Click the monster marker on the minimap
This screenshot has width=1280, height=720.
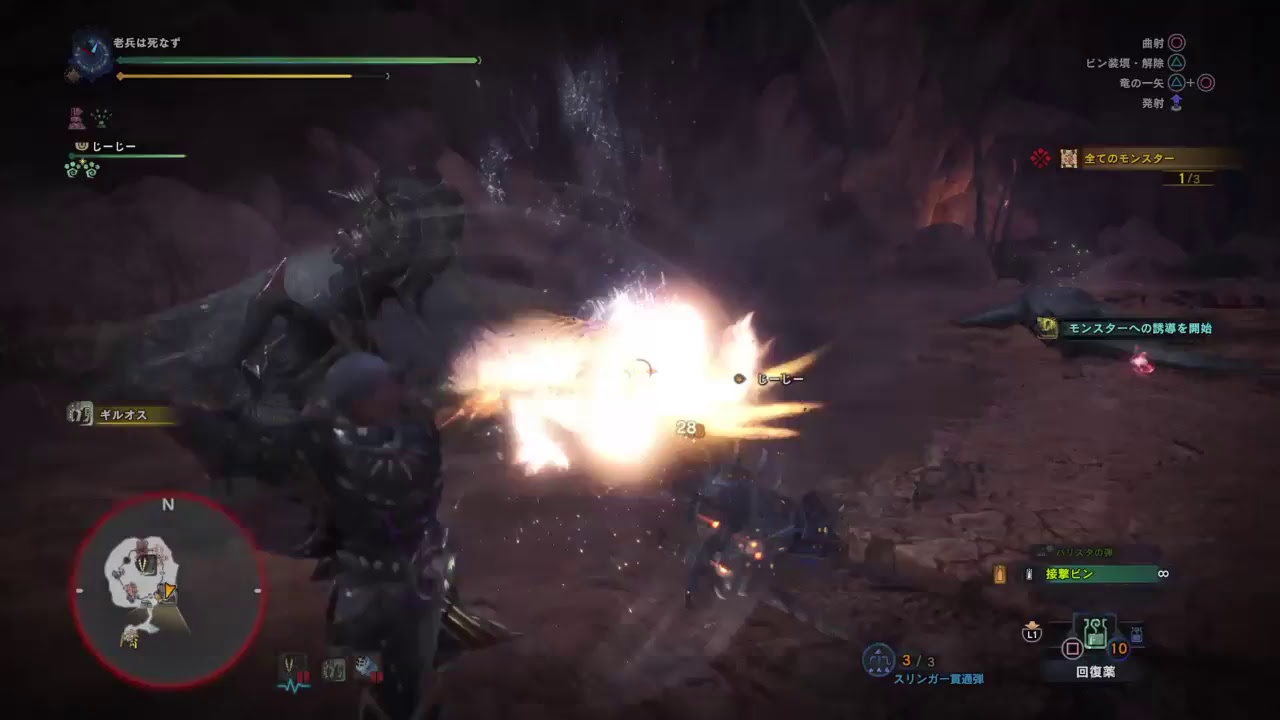tap(147, 565)
